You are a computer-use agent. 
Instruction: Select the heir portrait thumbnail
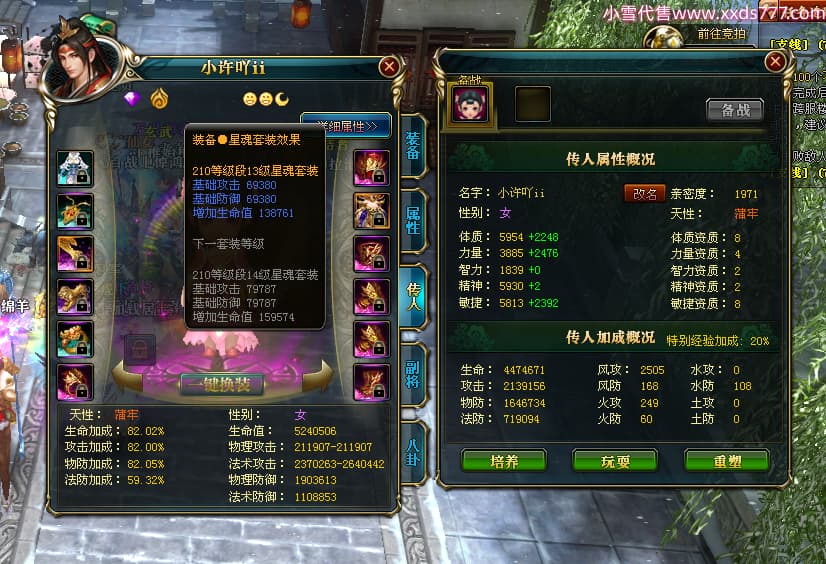pyautogui.click(x=469, y=103)
